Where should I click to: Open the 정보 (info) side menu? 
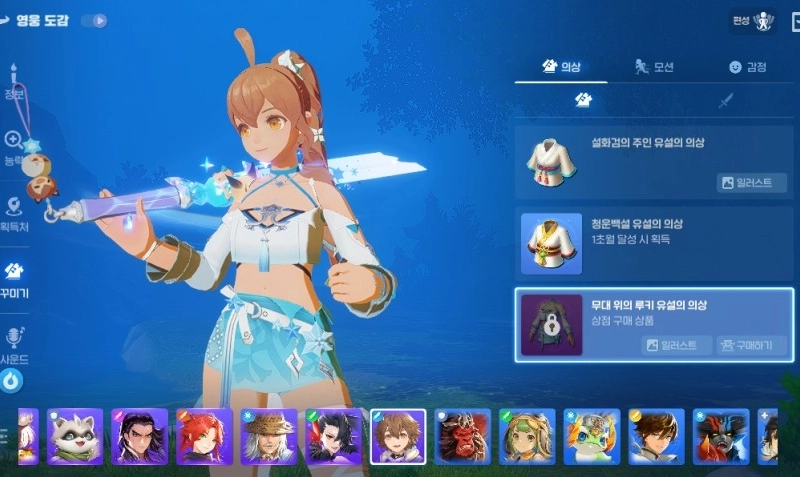pos(14,83)
